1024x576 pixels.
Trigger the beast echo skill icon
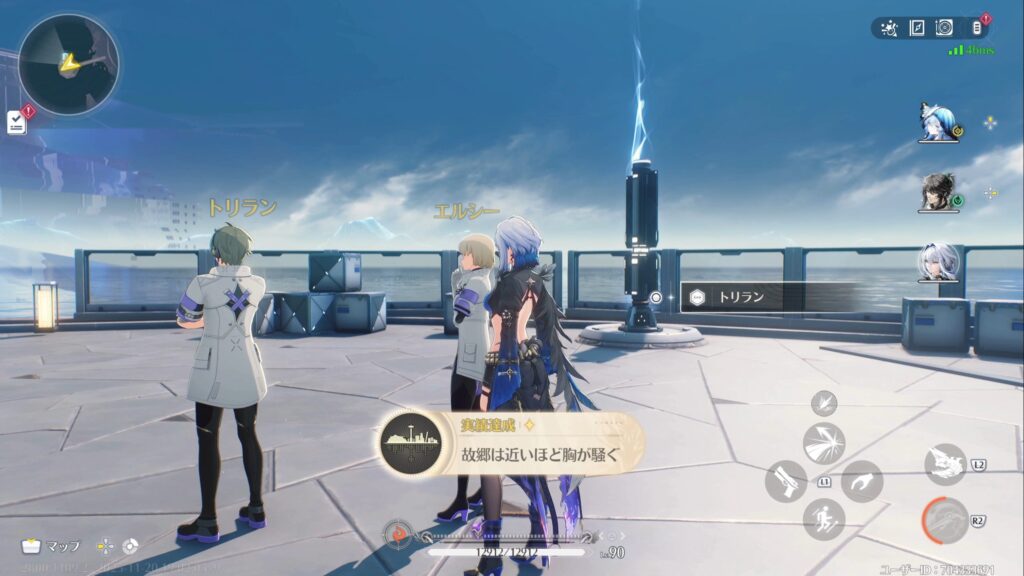coord(944,464)
